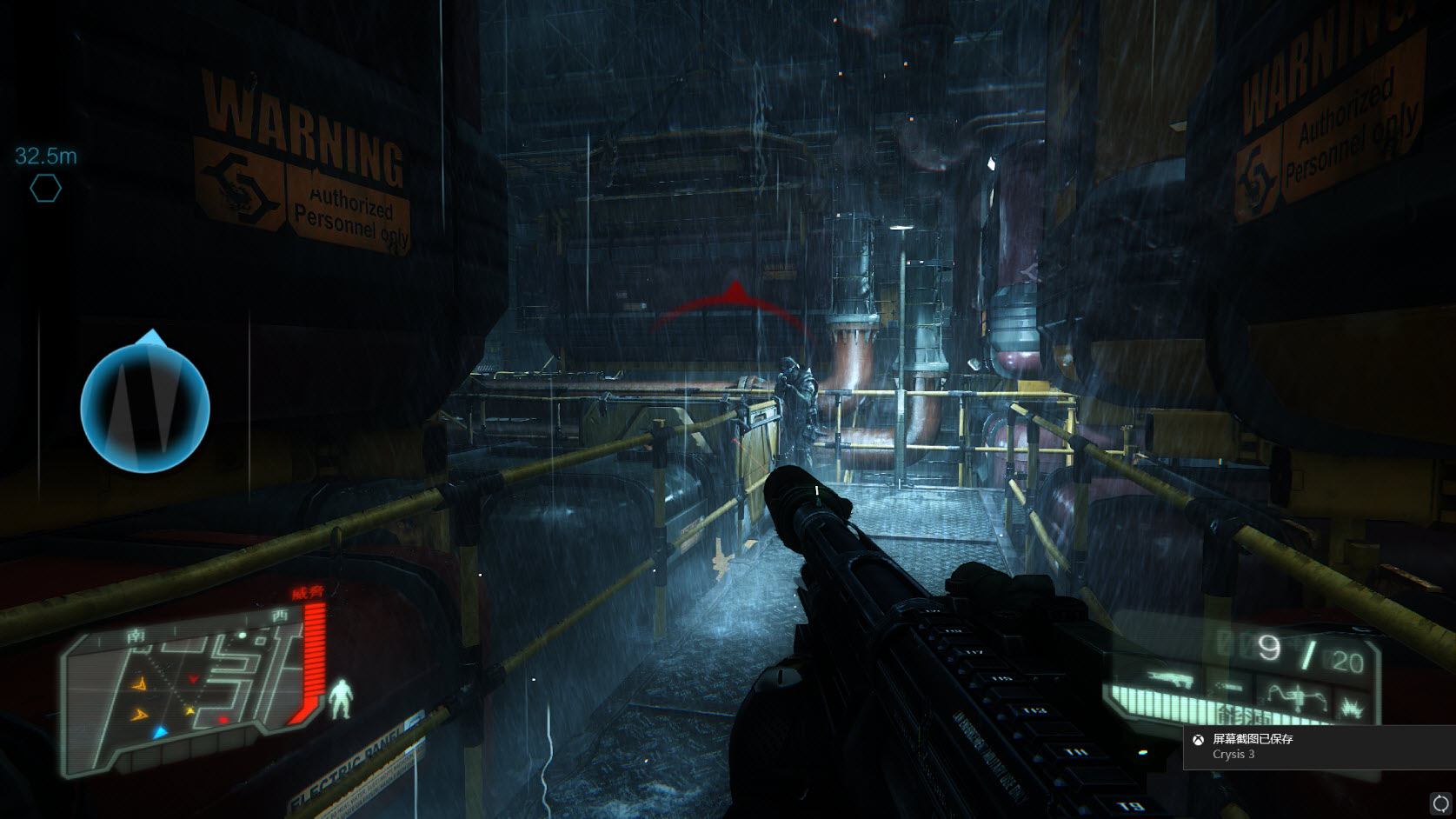Select the blue circular compass indicator
Viewport: 1456px width, 819px height.
pos(145,407)
